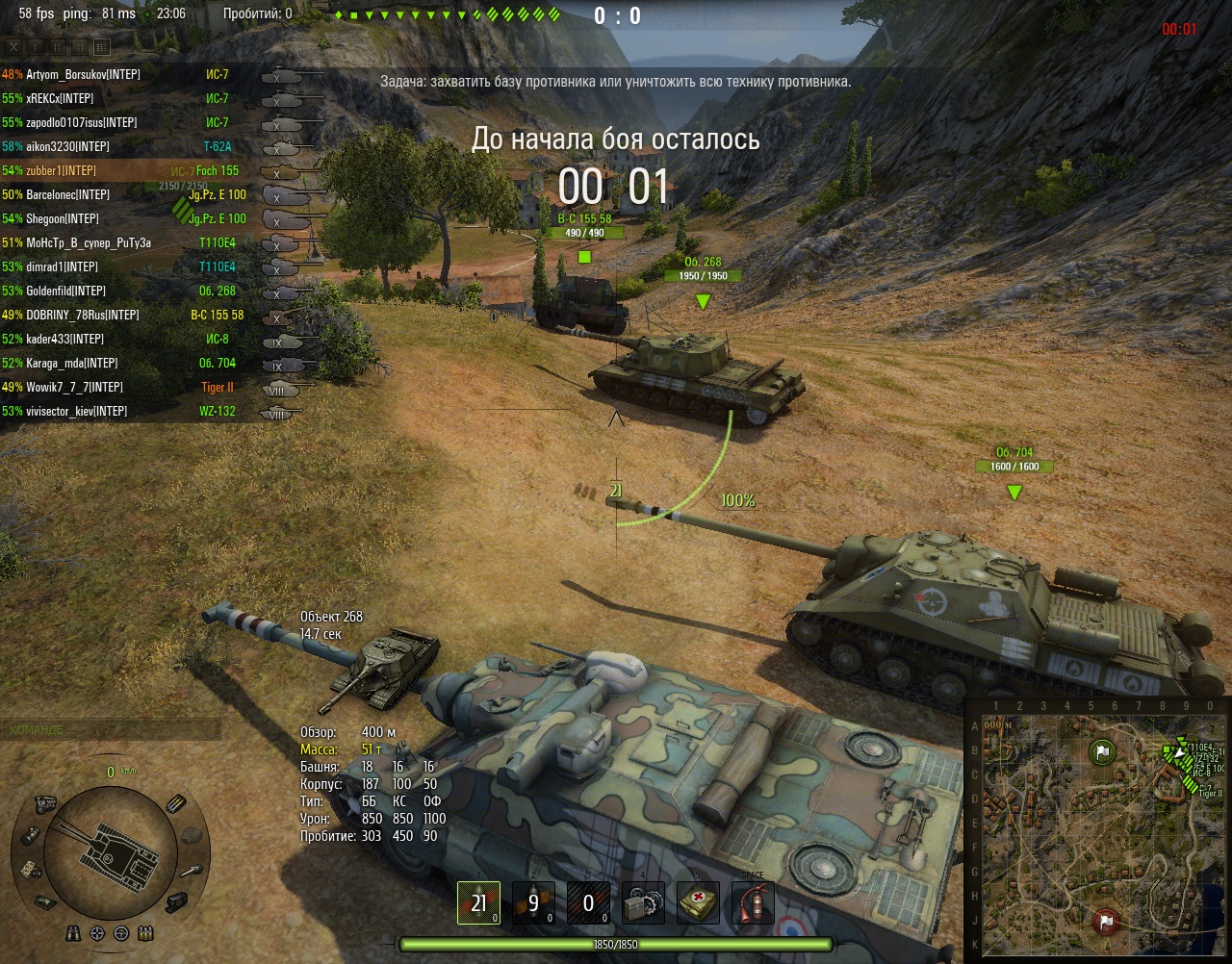Image resolution: width=1232 pixels, height=964 pixels.
Task: Click the crosshair gunner icon
Action: coord(97,933)
